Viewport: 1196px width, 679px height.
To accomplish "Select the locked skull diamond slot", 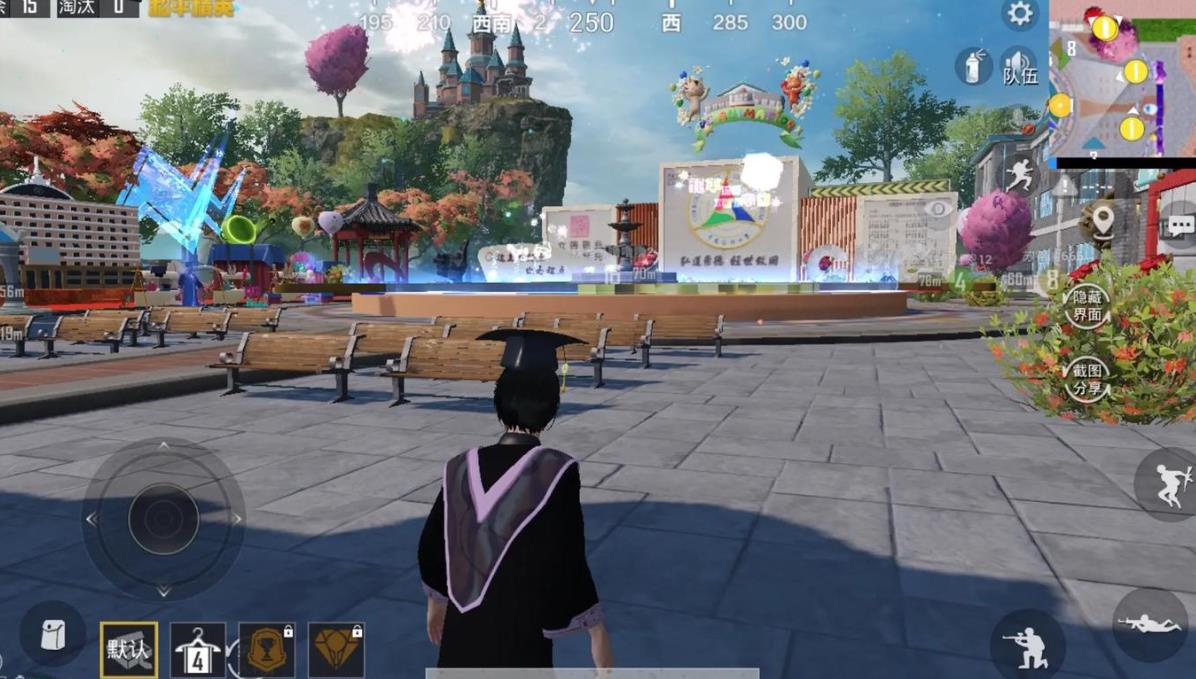I will 336,650.
